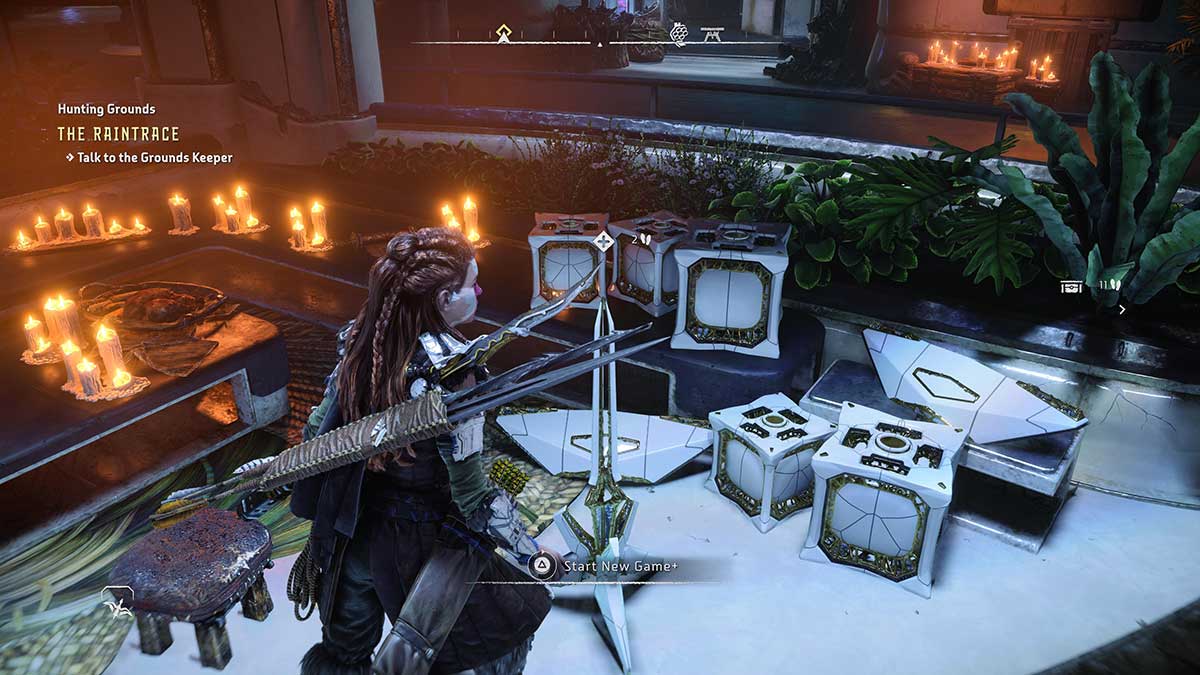This screenshot has width=1200, height=675.
Task: Click the bird-shaped icon in the bottom-left HUD
Action: pyautogui.click(x=117, y=602)
